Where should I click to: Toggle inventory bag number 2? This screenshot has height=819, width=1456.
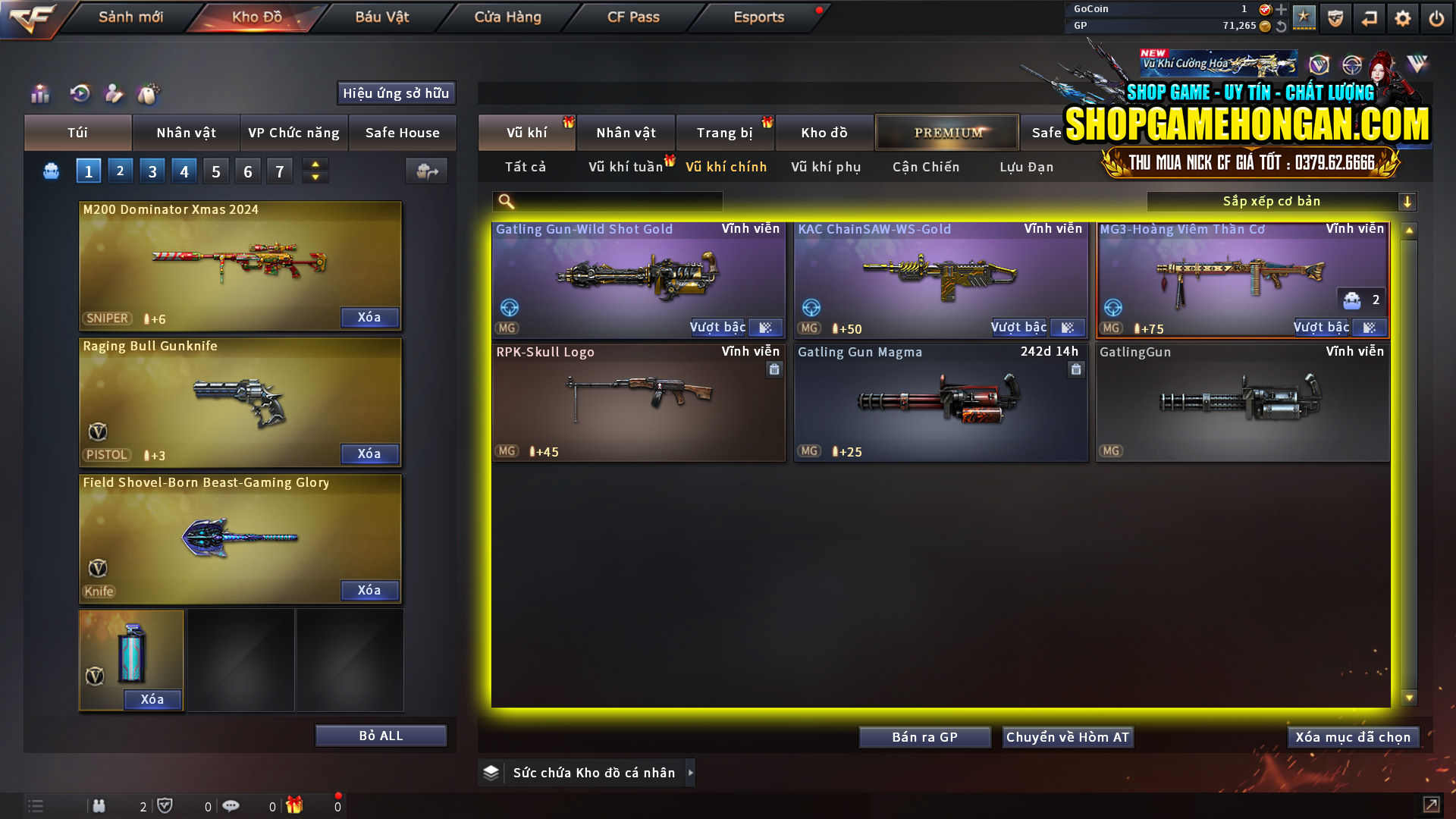(120, 171)
